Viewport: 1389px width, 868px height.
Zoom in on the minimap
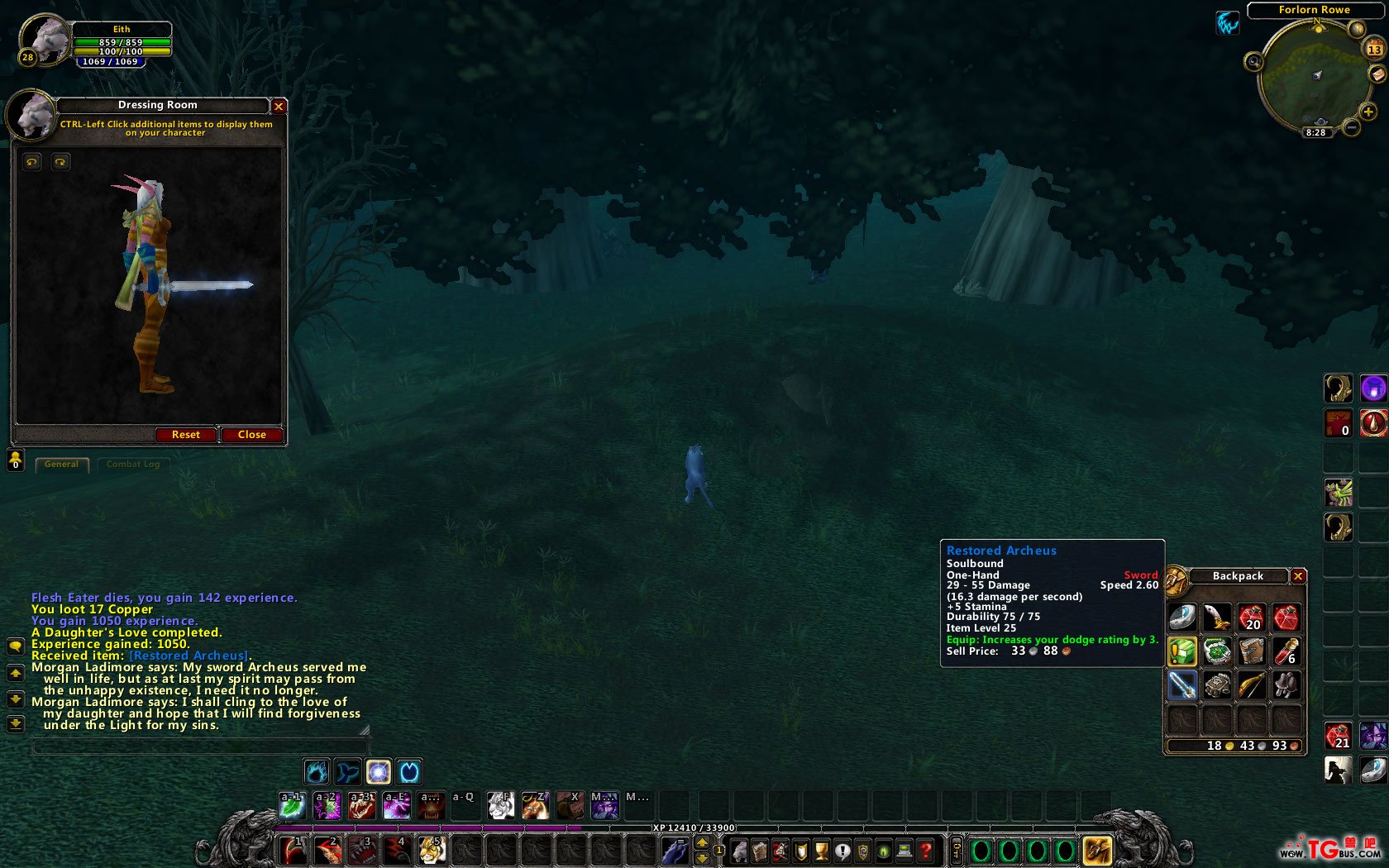point(1368,112)
